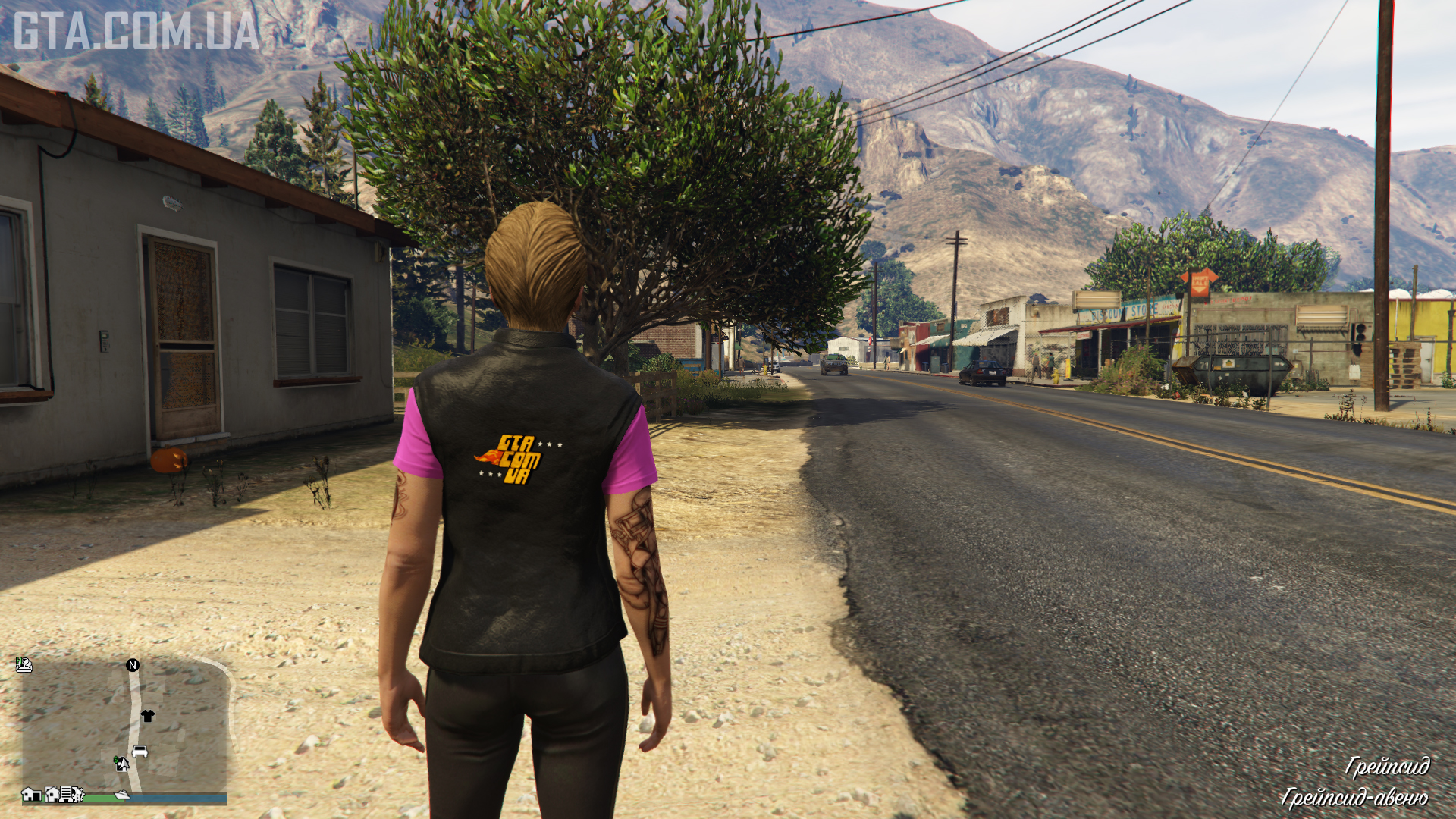Select the white car blip on the minimap
The height and width of the screenshot is (819, 1456).
(140, 752)
